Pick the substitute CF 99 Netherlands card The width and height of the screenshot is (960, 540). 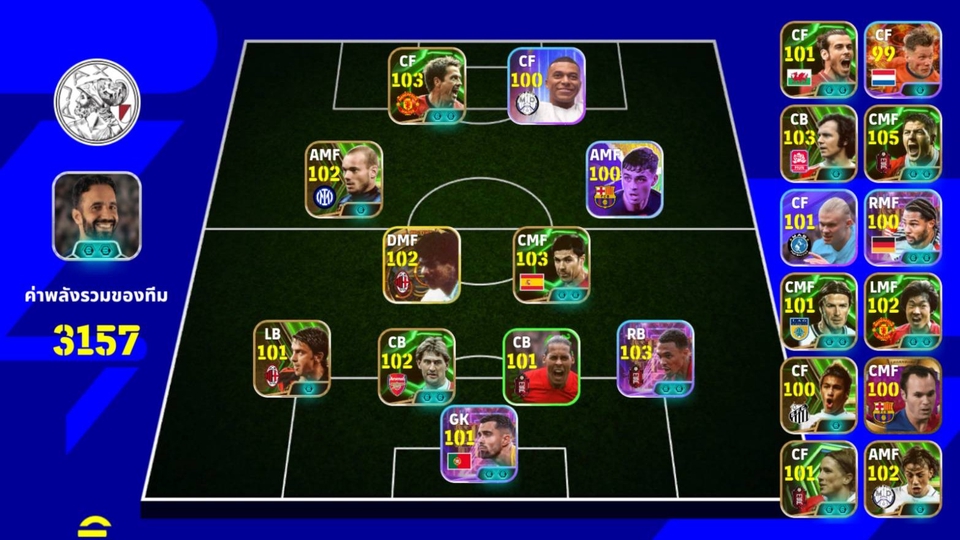click(903, 59)
